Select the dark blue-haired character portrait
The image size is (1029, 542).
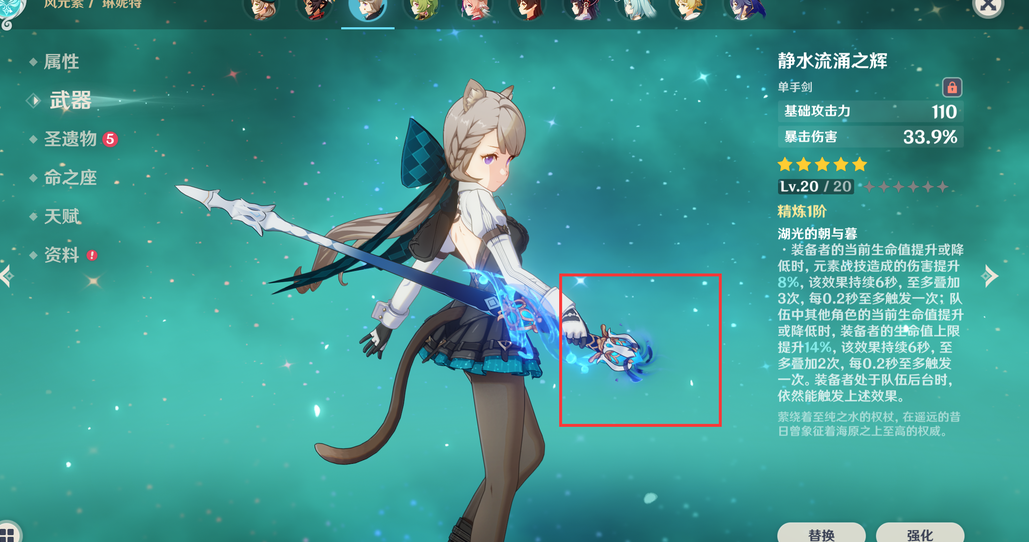pos(741,10)
